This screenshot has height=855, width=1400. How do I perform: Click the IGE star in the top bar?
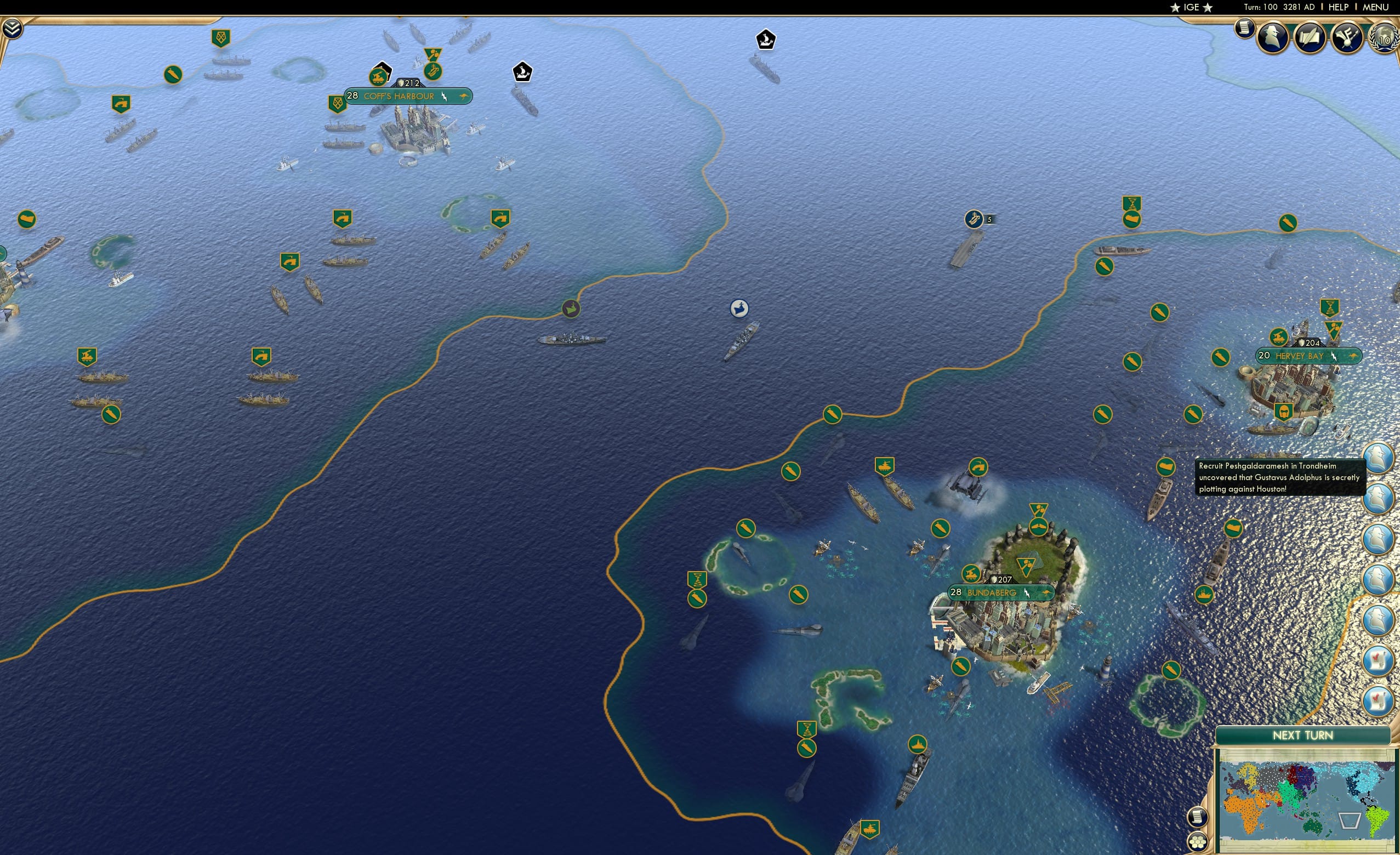[1192, 7]
